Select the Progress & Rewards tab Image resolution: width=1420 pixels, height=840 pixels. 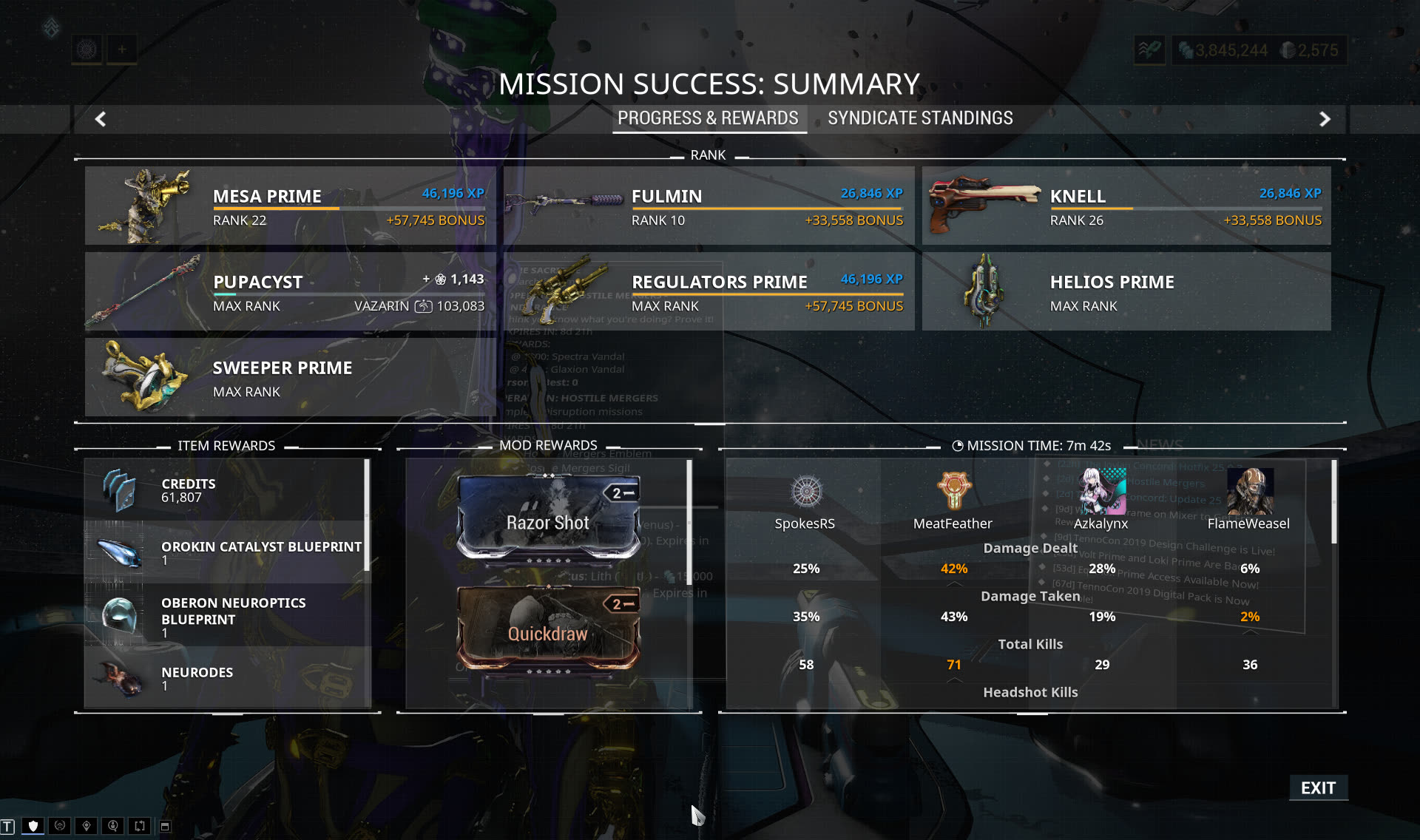pyautogui.click(x=708, y=118)
